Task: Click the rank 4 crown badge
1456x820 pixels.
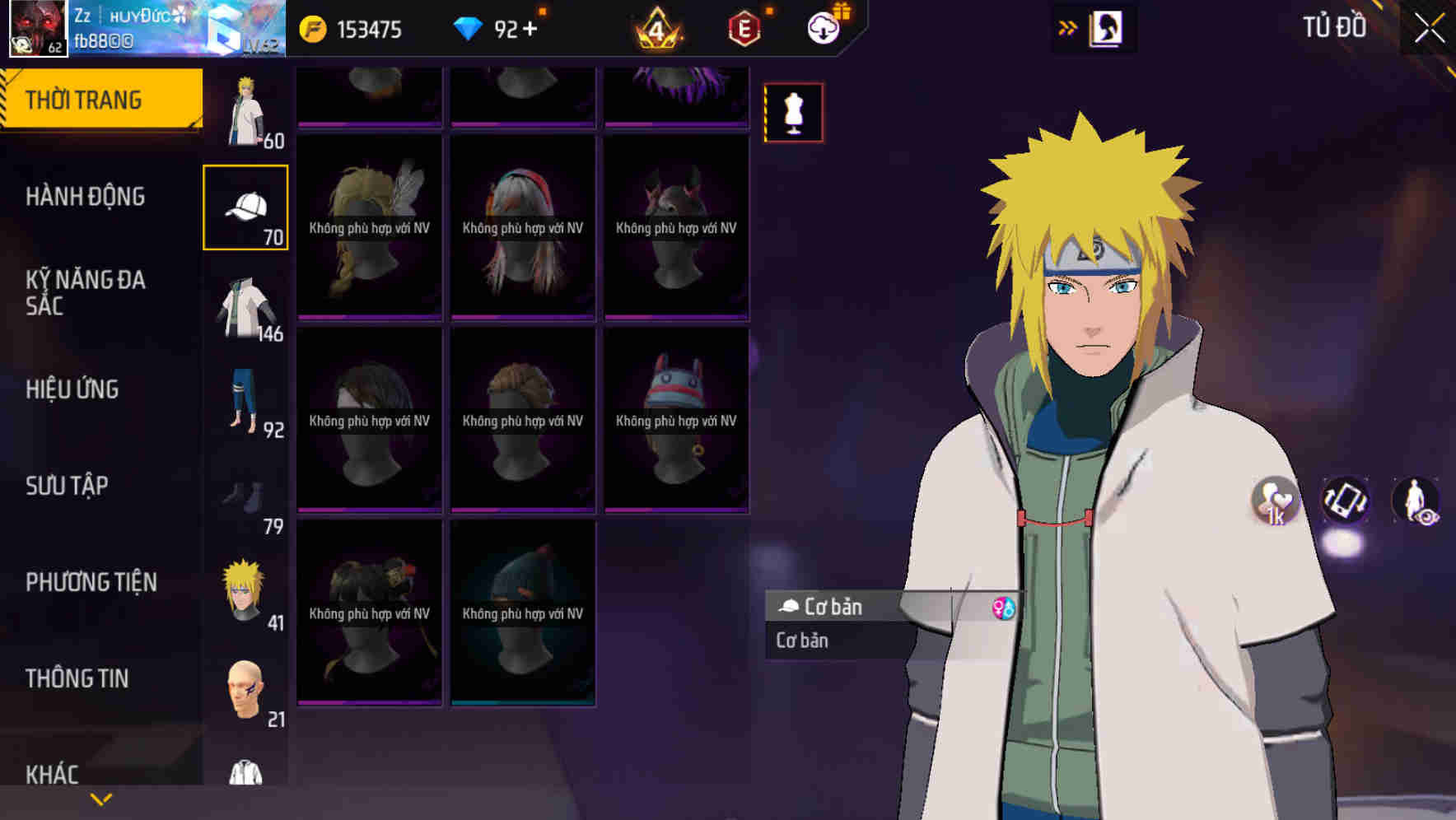Action: (655, 30)
